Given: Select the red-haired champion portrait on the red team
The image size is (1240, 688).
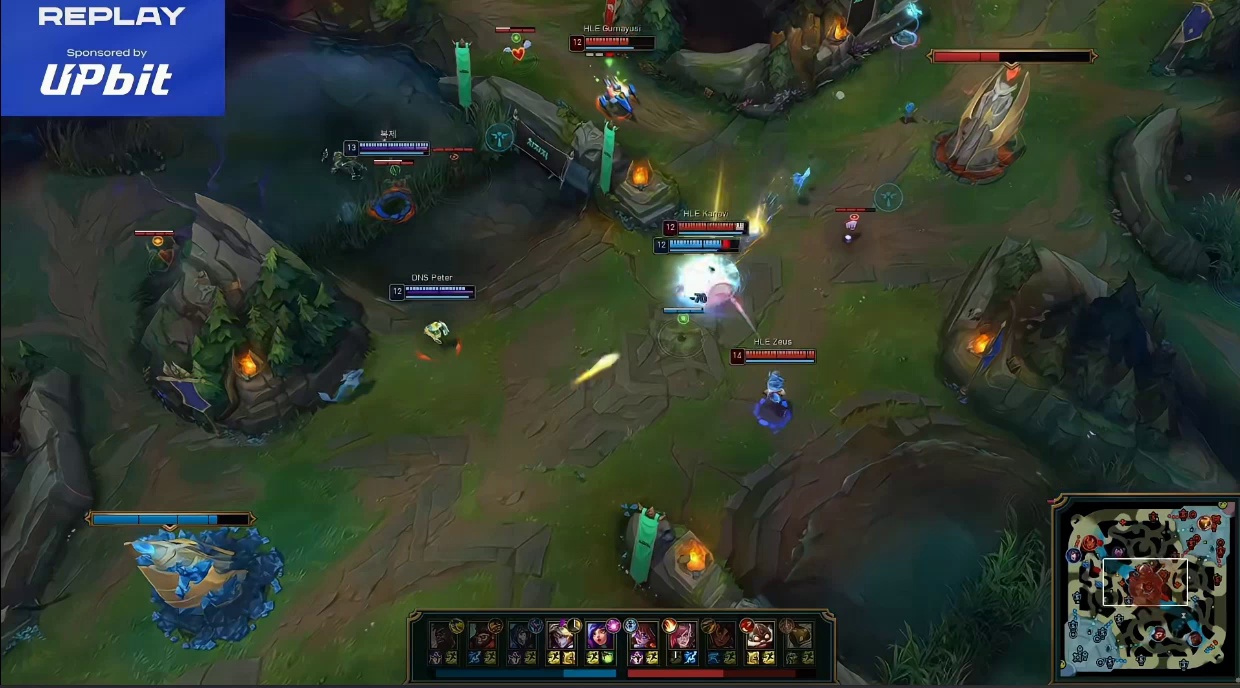Looking at the screenshot, I should click(x=680, y=636).
